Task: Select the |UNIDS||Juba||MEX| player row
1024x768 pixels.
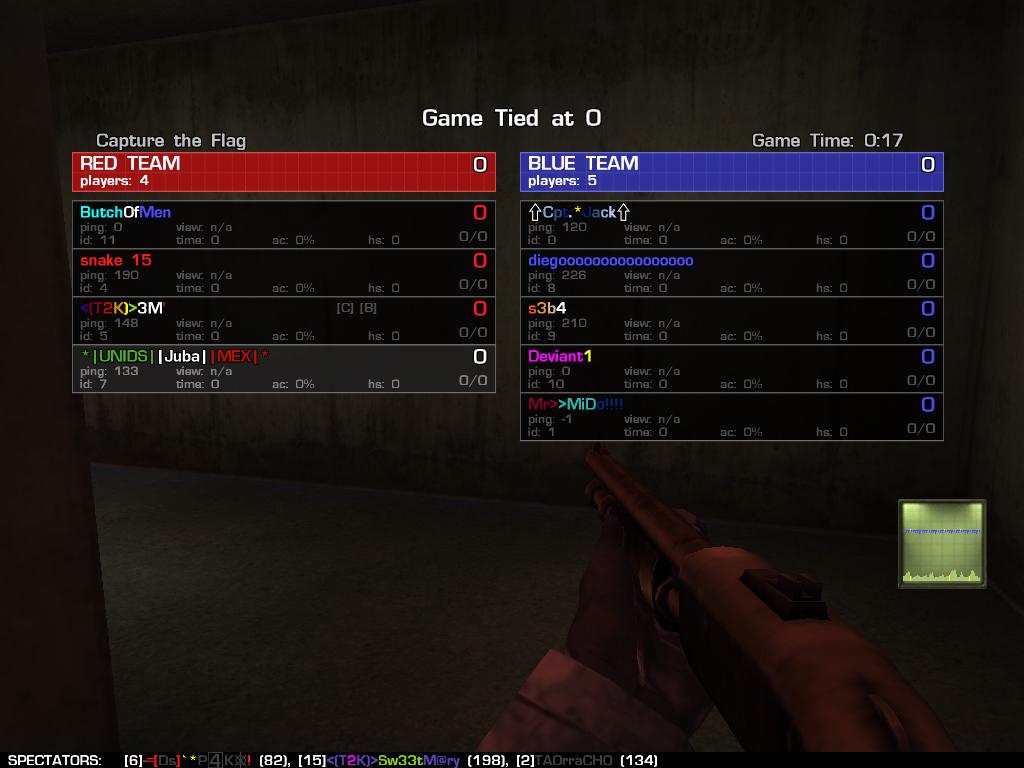Action: point(283,368)
